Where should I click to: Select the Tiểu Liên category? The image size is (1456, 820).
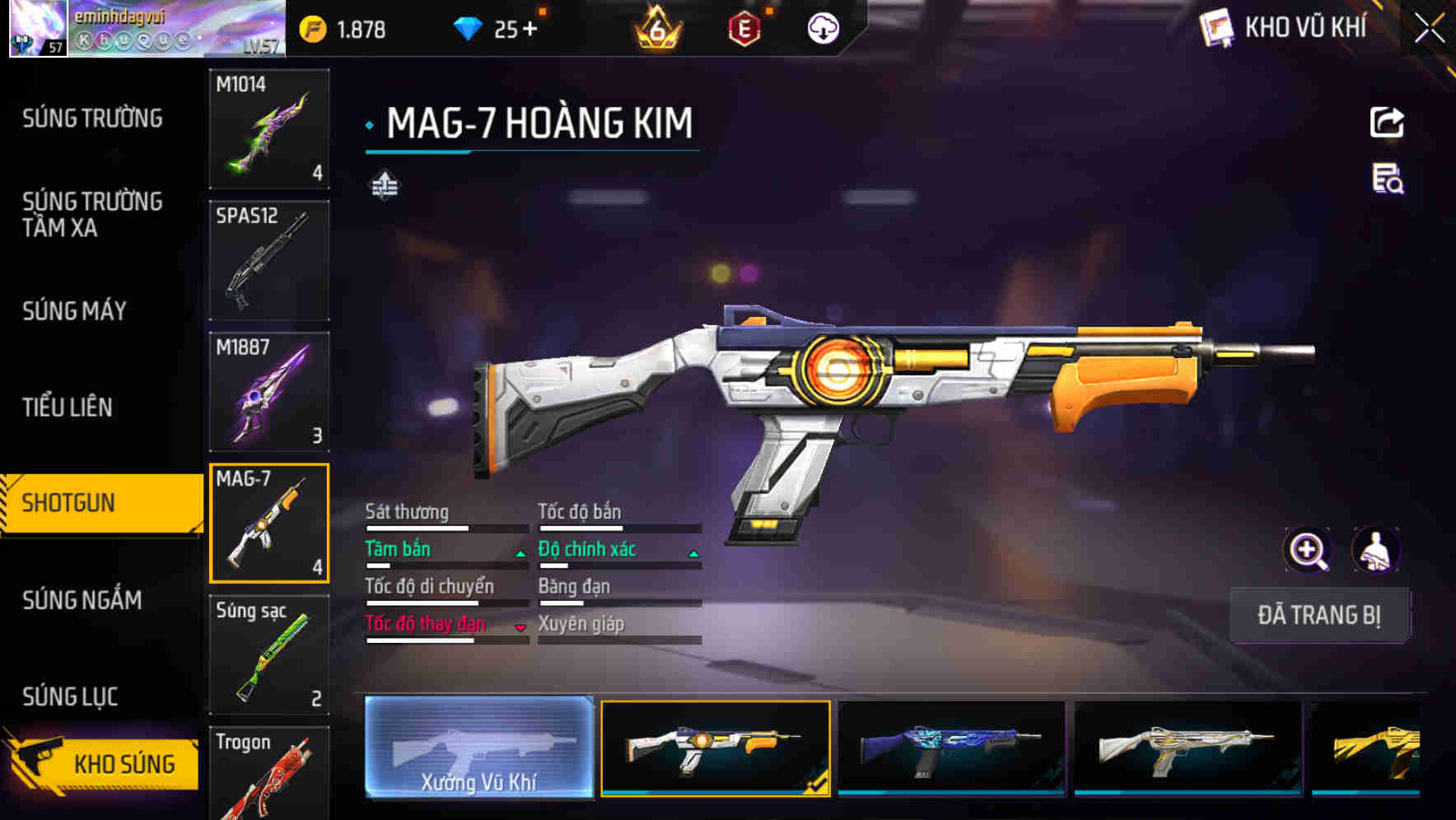click(x=68, y=407)
